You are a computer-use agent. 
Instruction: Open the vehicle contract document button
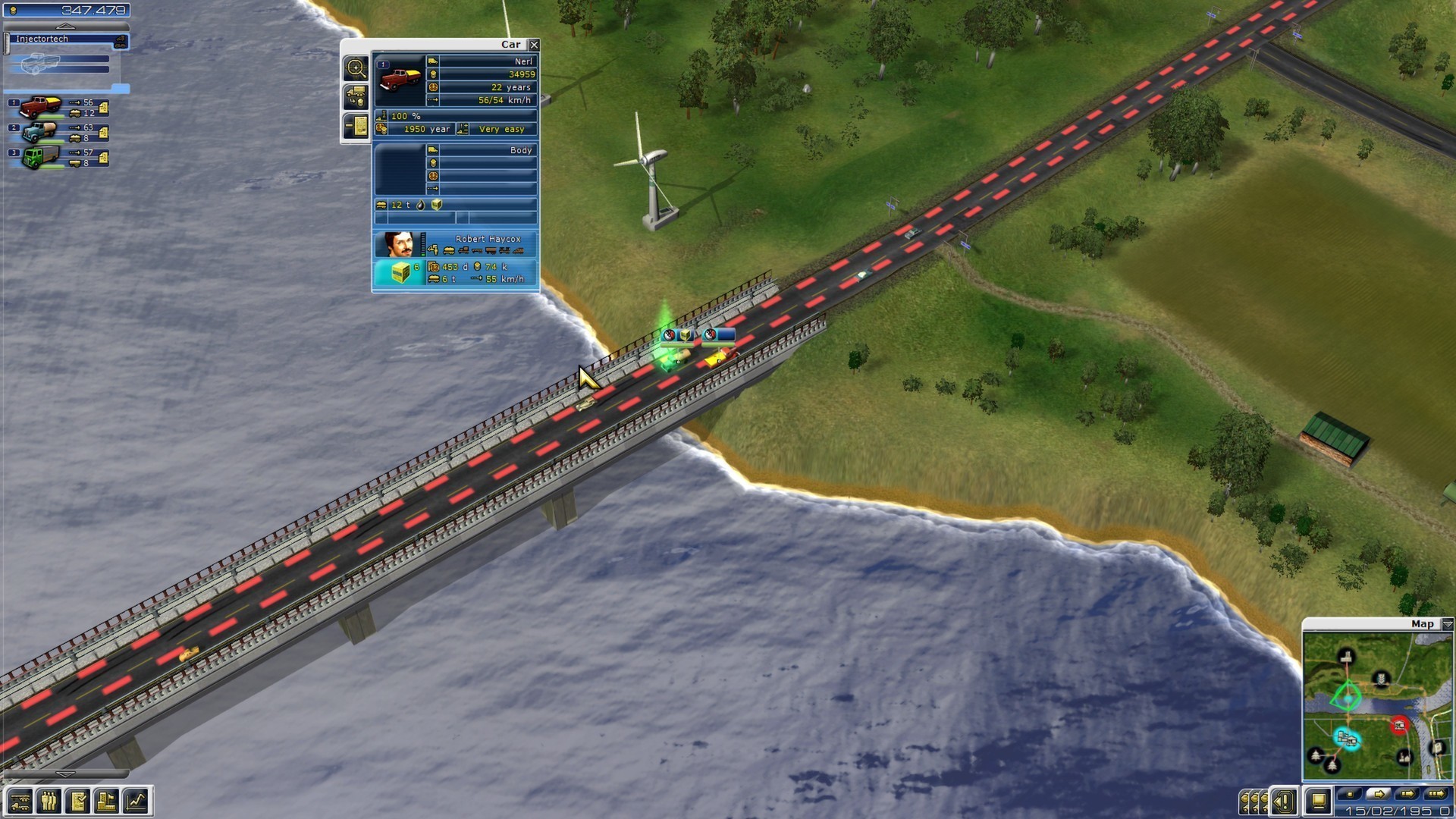click(356, 126)
